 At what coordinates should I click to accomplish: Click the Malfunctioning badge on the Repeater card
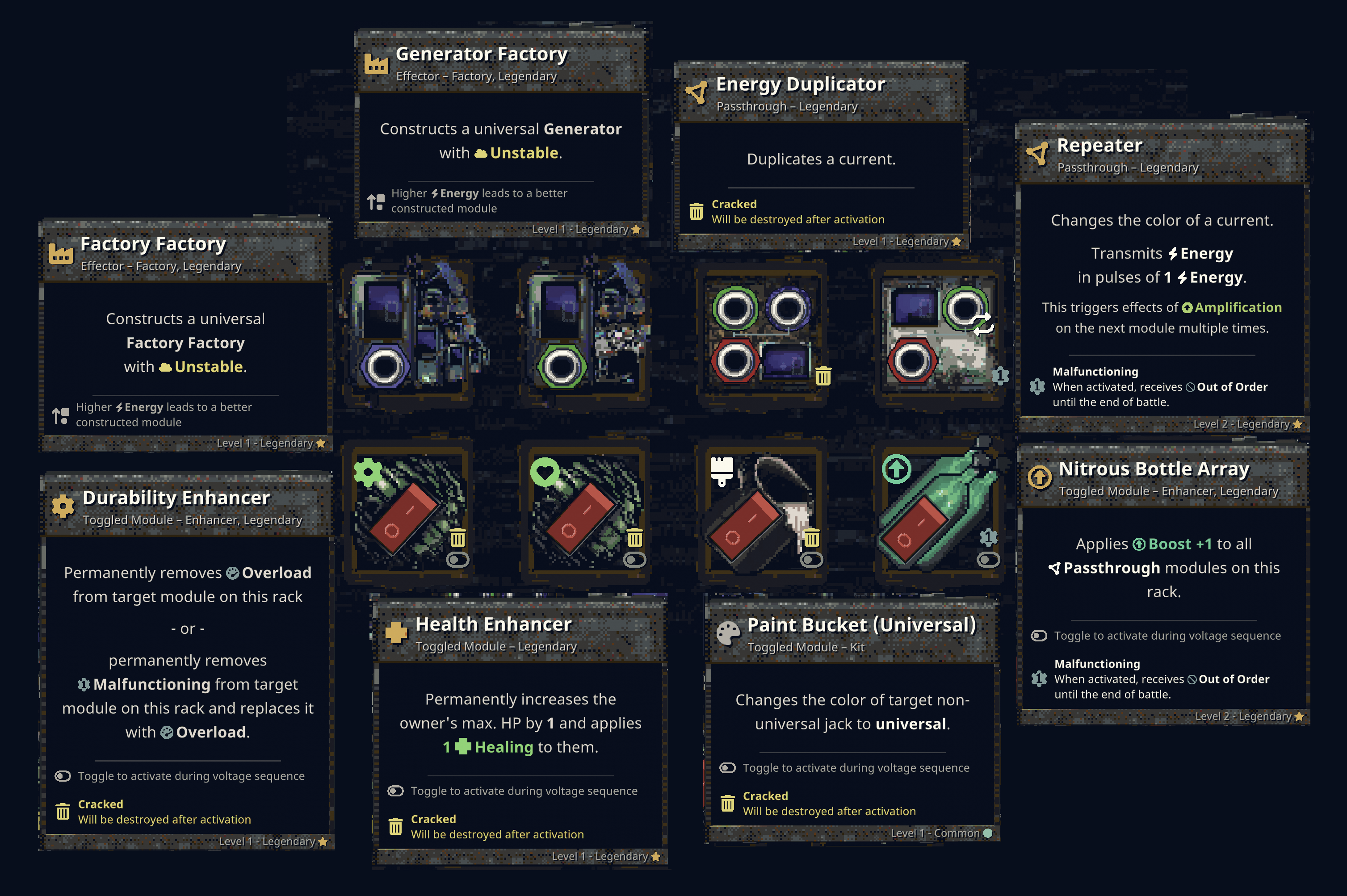[1037, 387]
